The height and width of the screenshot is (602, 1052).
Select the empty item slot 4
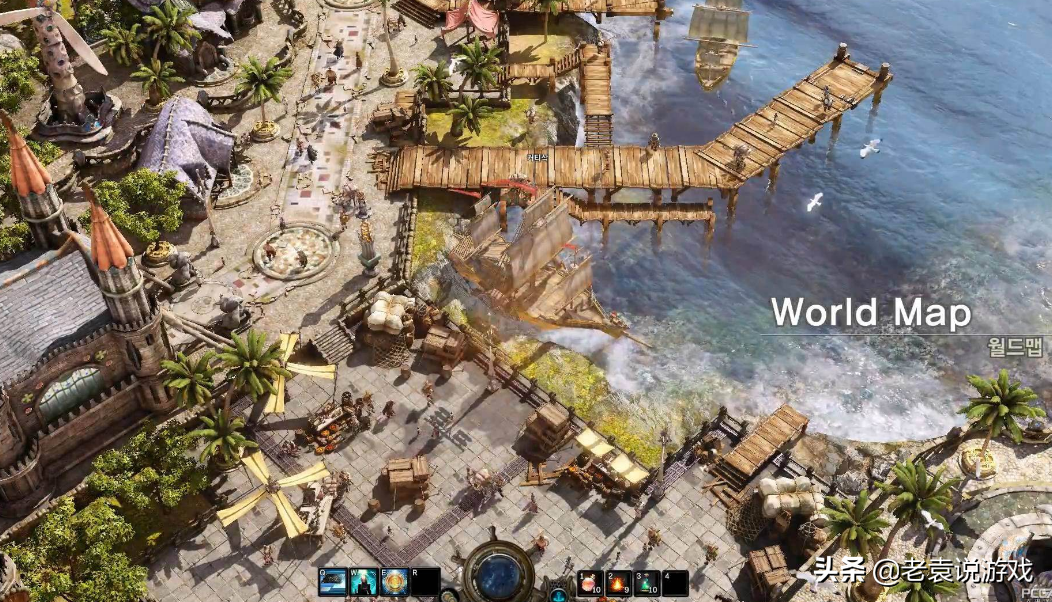(676, 582)
